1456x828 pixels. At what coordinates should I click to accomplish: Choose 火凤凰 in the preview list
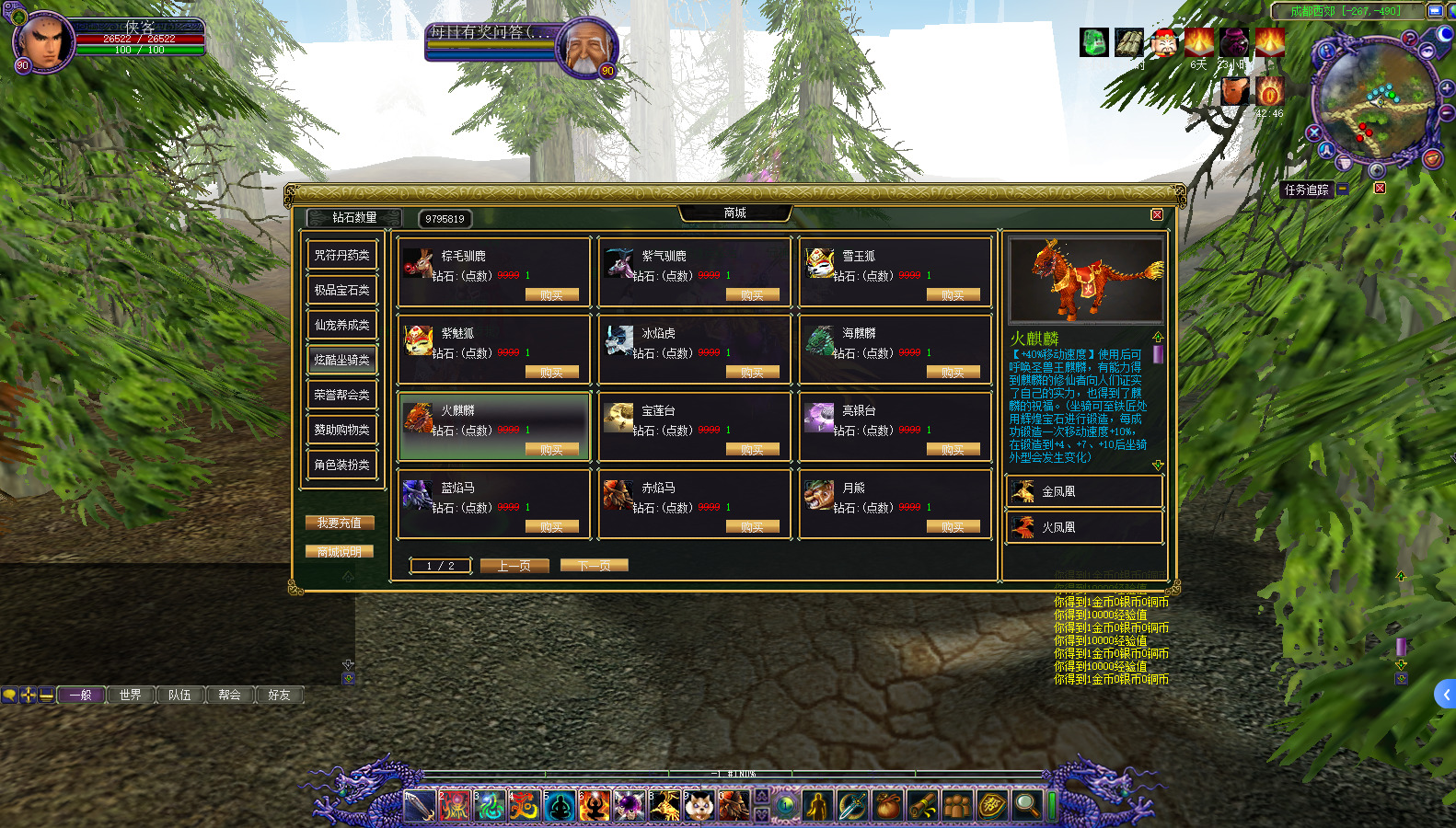coord(1084,528)
